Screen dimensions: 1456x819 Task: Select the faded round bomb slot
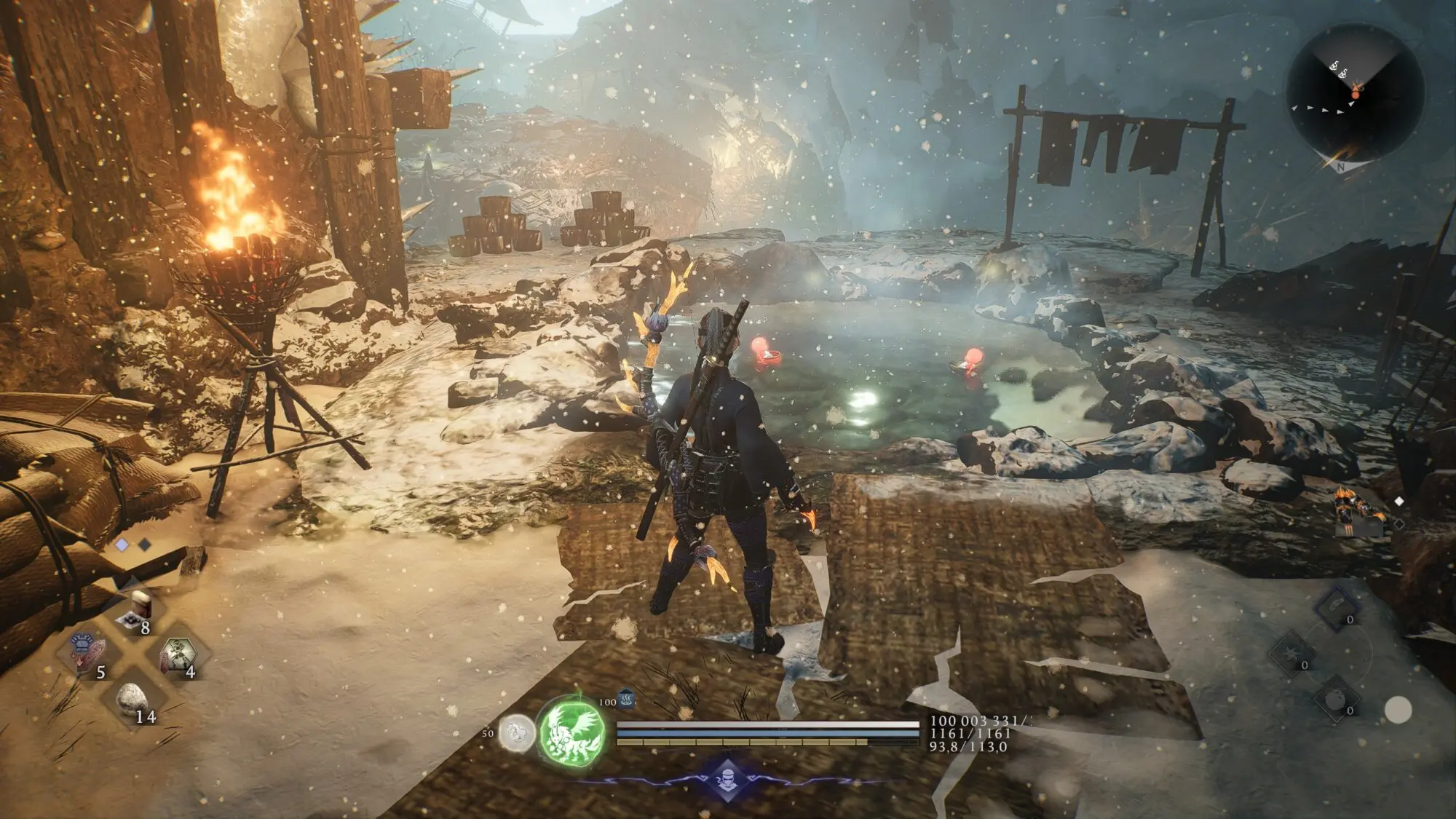tap(1335, 700)
